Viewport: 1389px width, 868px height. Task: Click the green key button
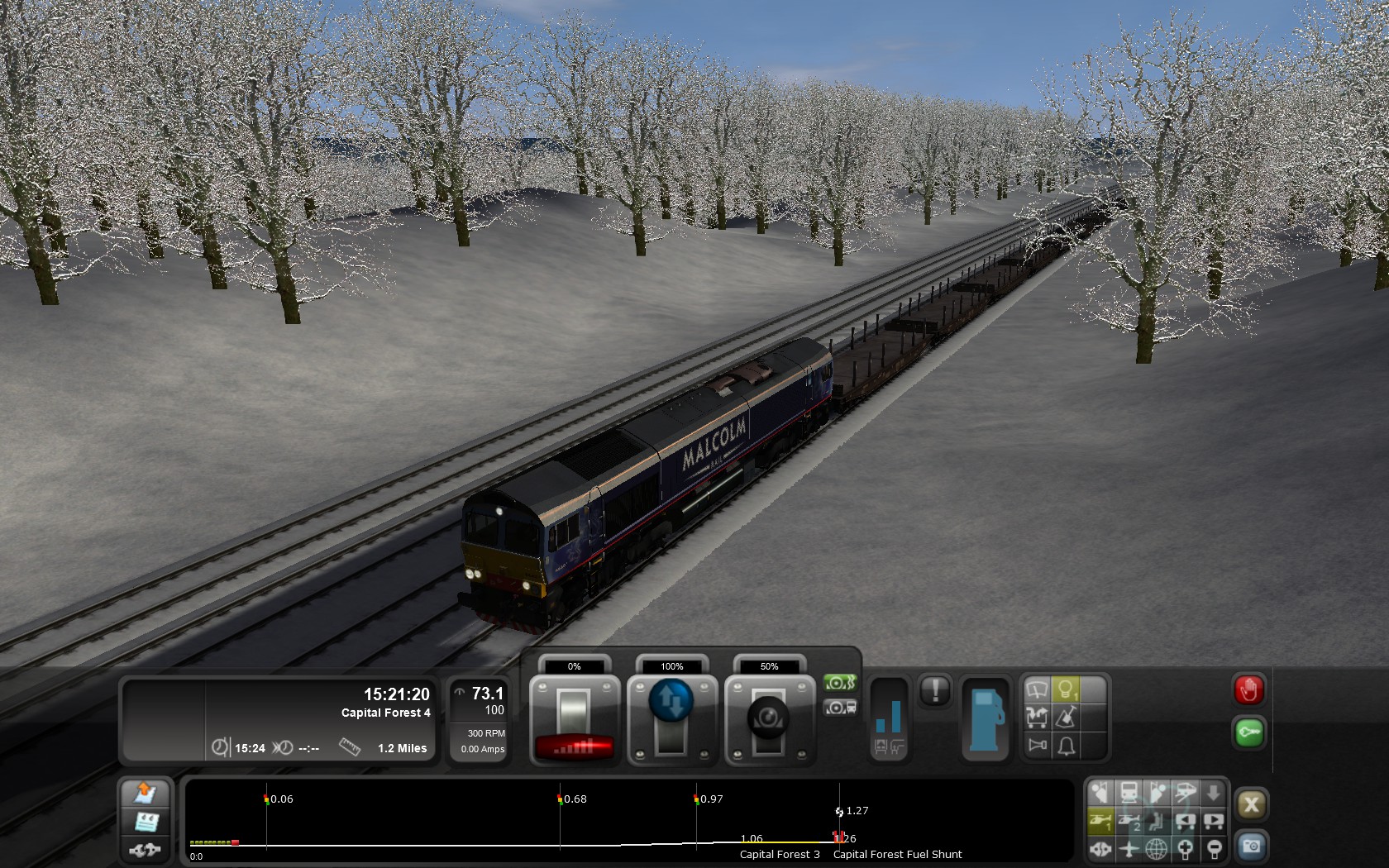coord(1248,732)
